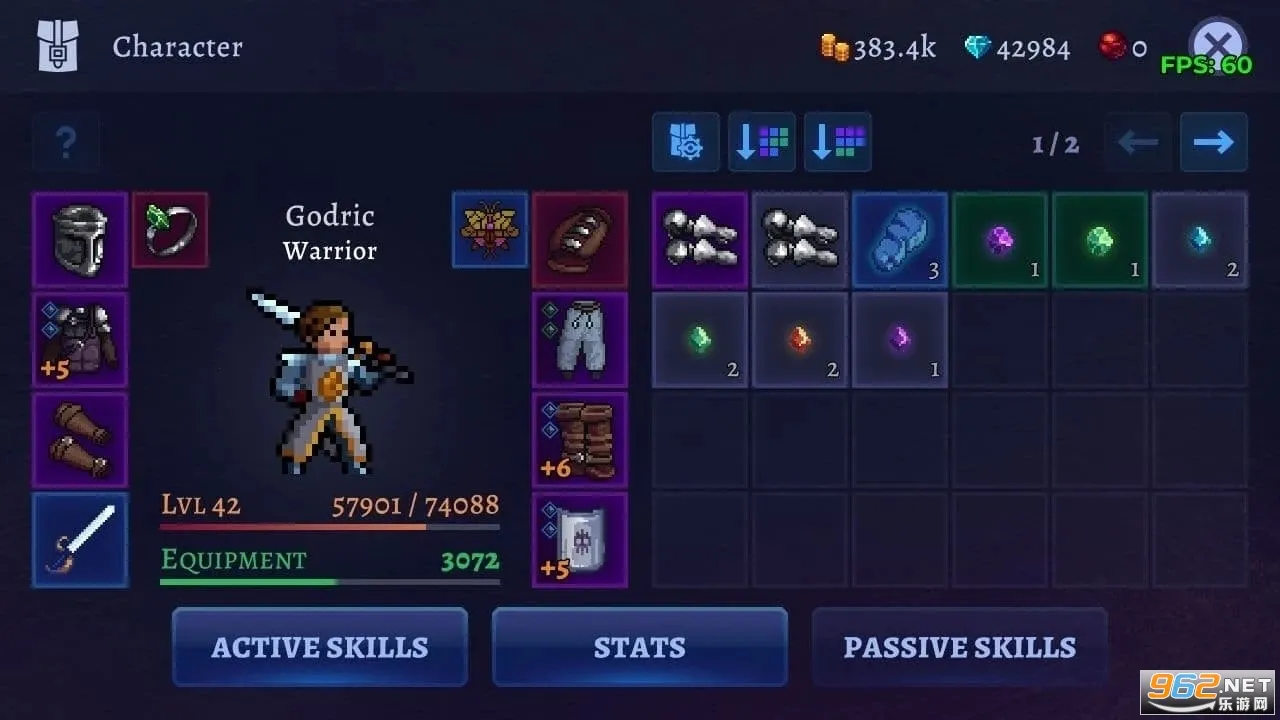
Task: Select the equipped helmet slot
Action: tap(80, 240)
